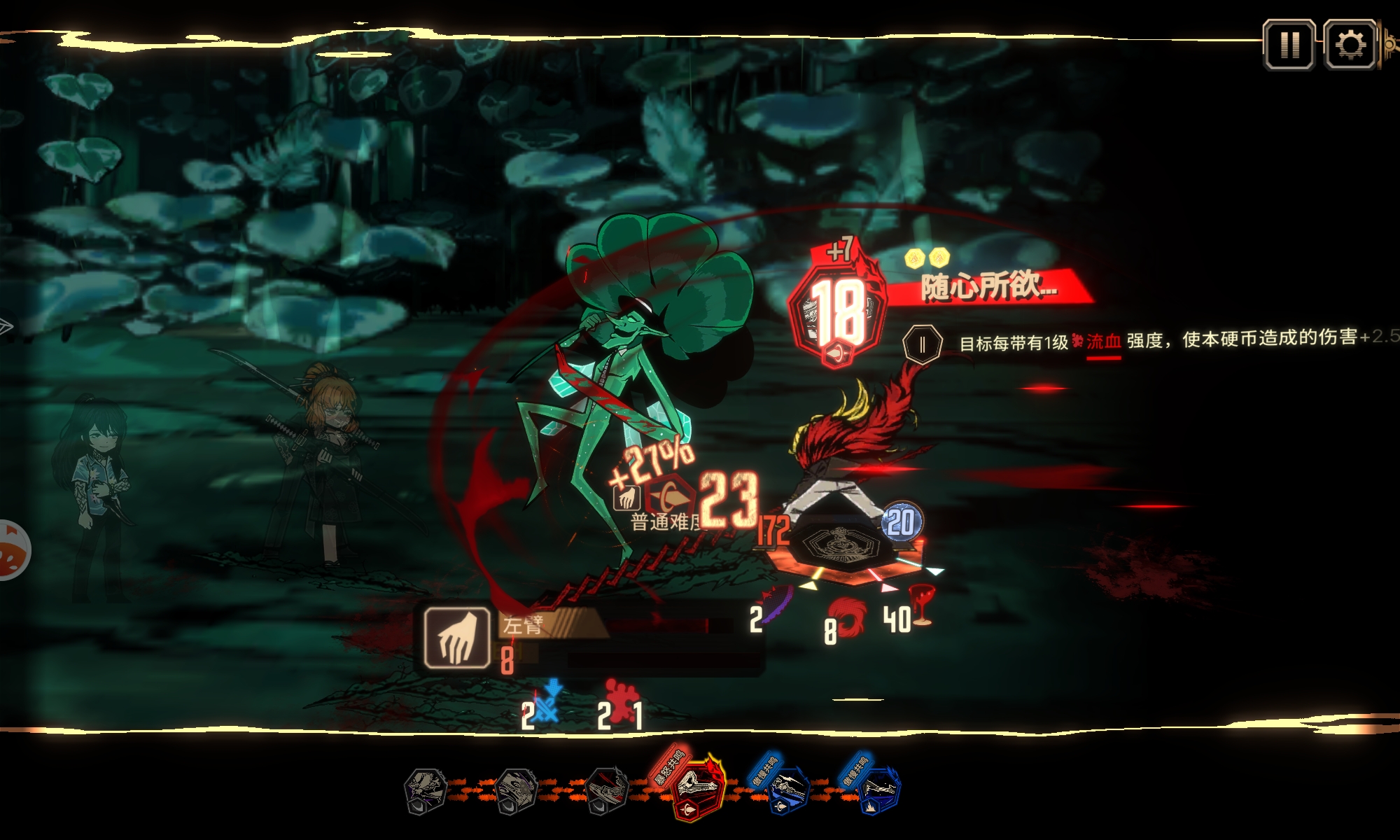Inspect the red swirl status icon
The image size is (1400, 840).
(850, 617)
